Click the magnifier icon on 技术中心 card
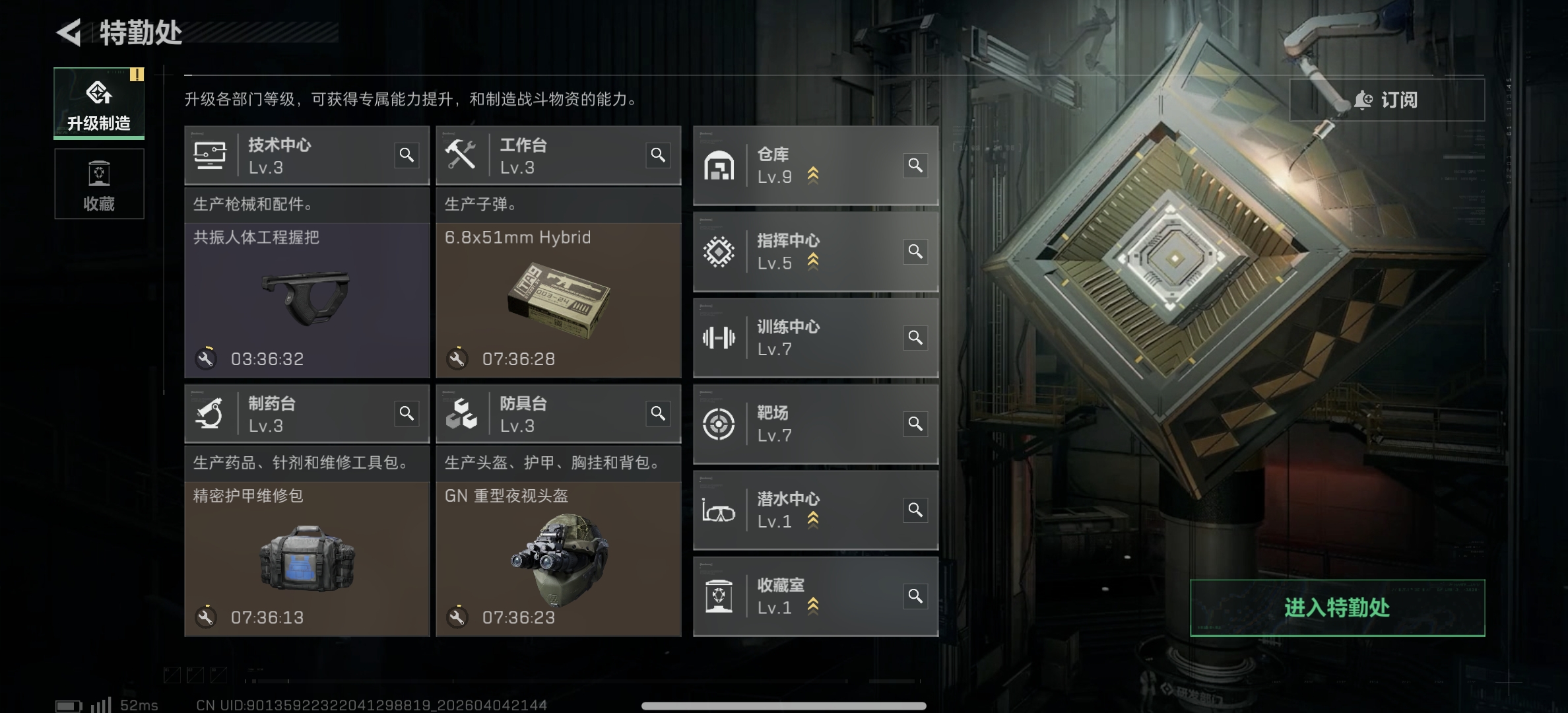Screen dimensions: 1568x713 tap(407, 154)
